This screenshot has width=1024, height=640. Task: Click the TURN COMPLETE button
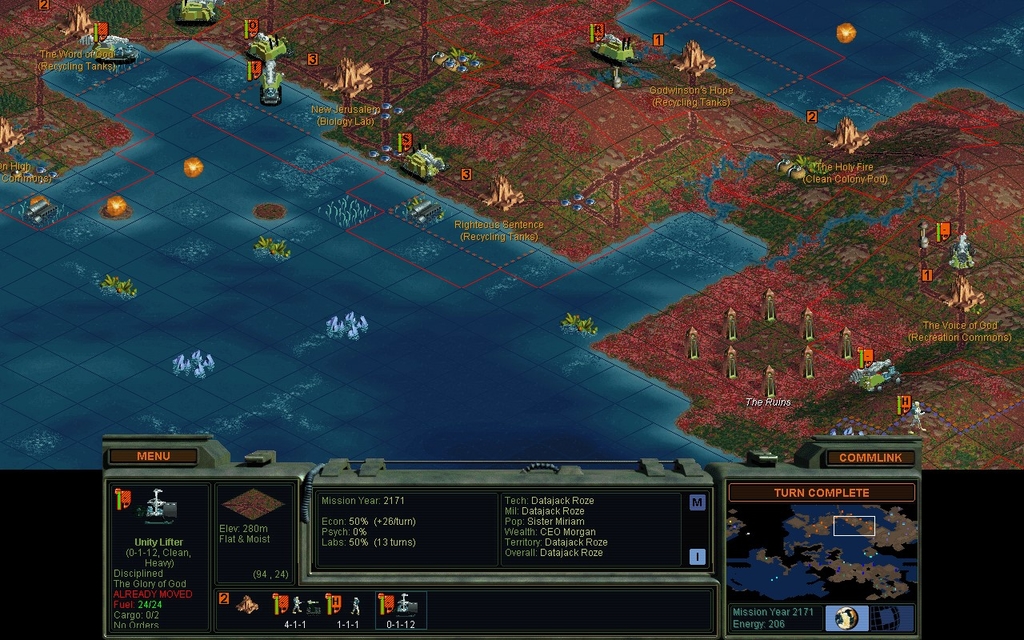pos(821,493)
